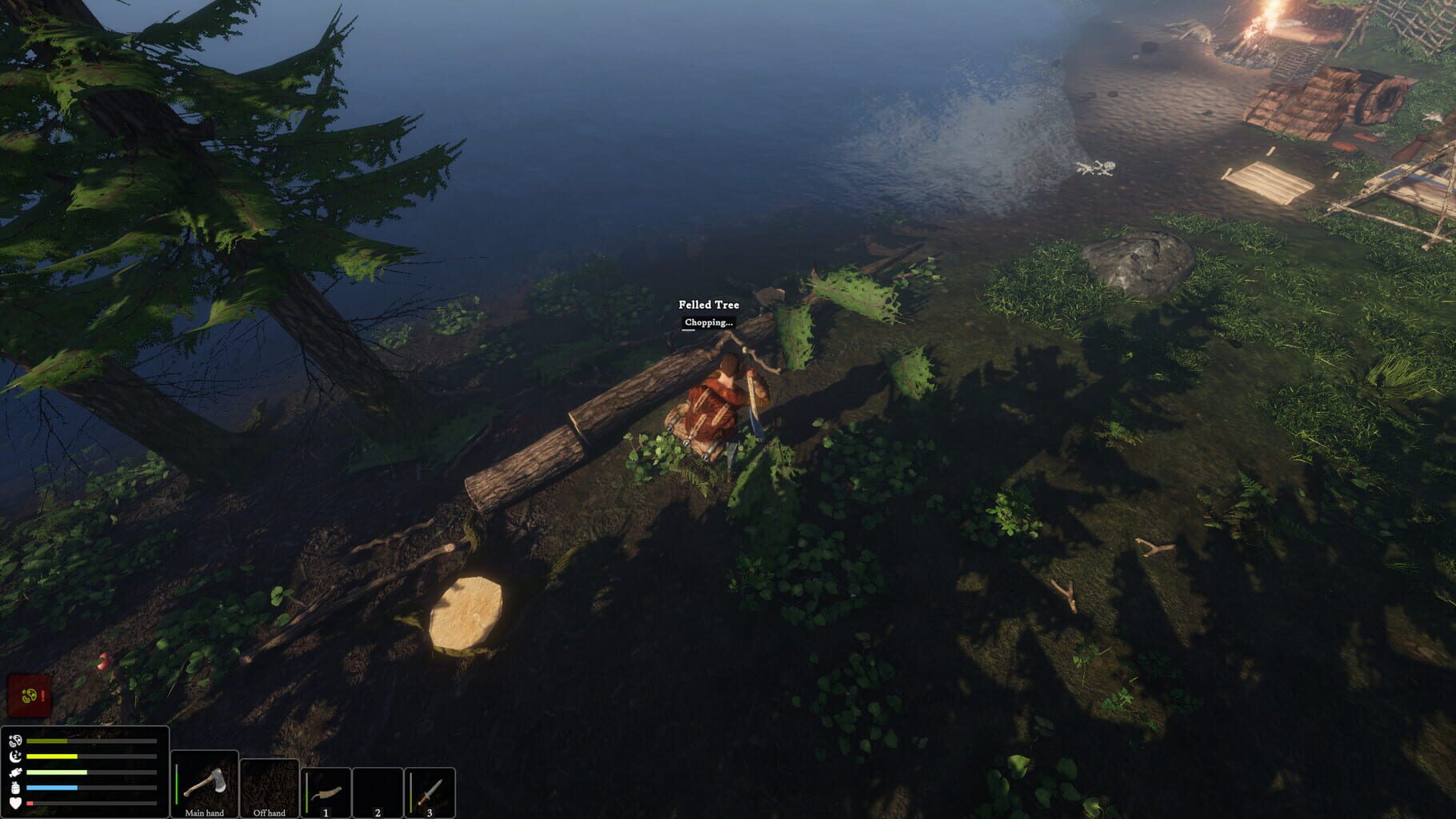Click the durability bar beside the Main hand axe

coord(176,784)
